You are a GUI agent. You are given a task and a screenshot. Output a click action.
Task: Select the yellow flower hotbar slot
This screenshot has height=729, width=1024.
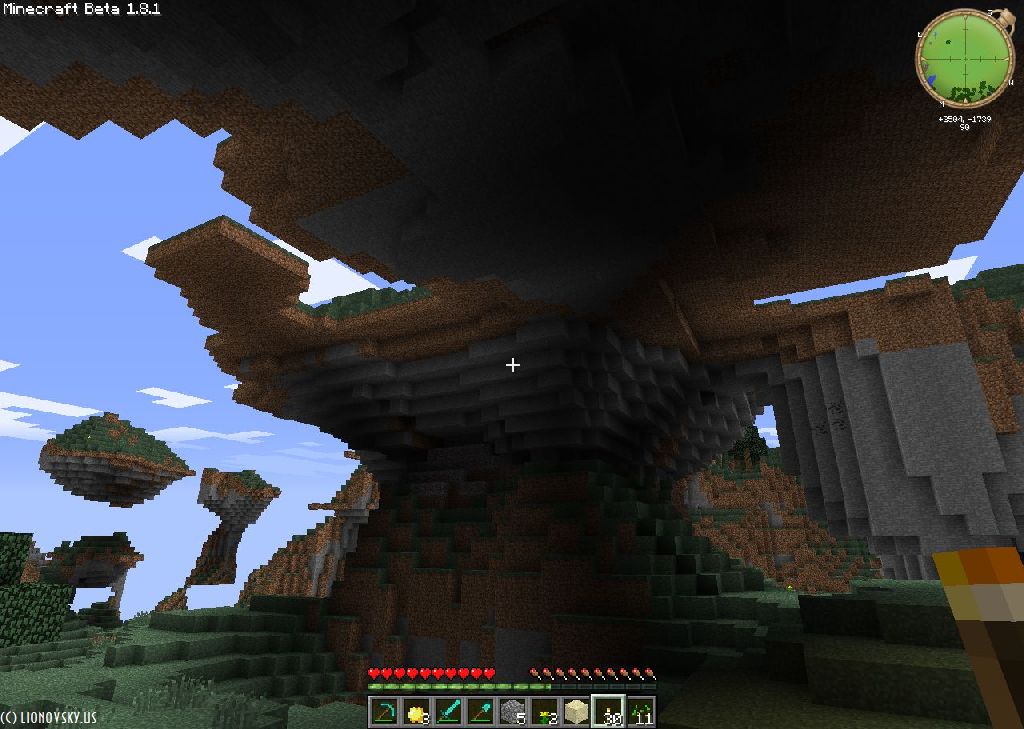pyautogui.click(x=545, y=712)
